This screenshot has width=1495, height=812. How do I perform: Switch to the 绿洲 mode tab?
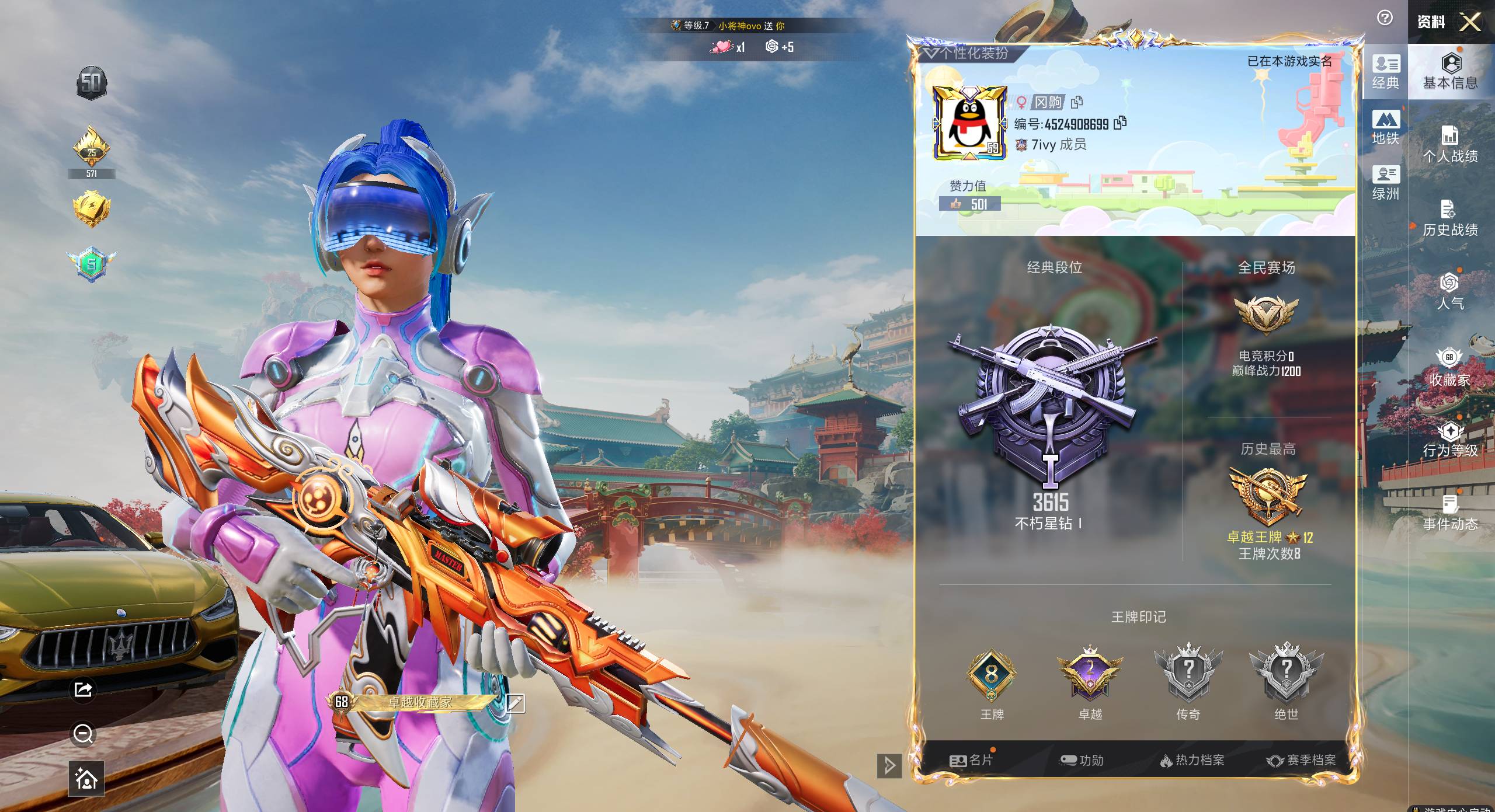tap(1385, 183)
